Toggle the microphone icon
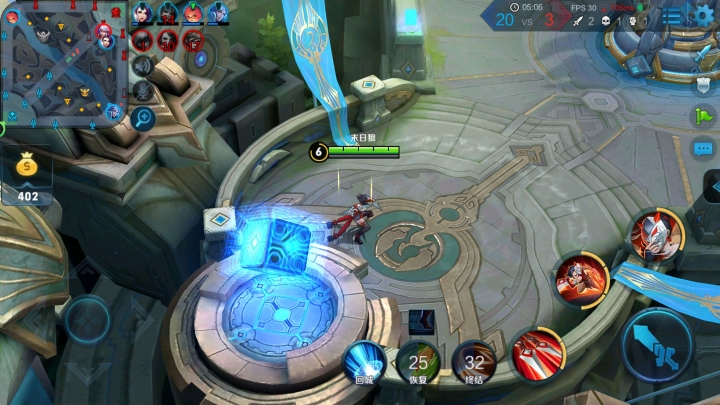 [x=143, y=91]
